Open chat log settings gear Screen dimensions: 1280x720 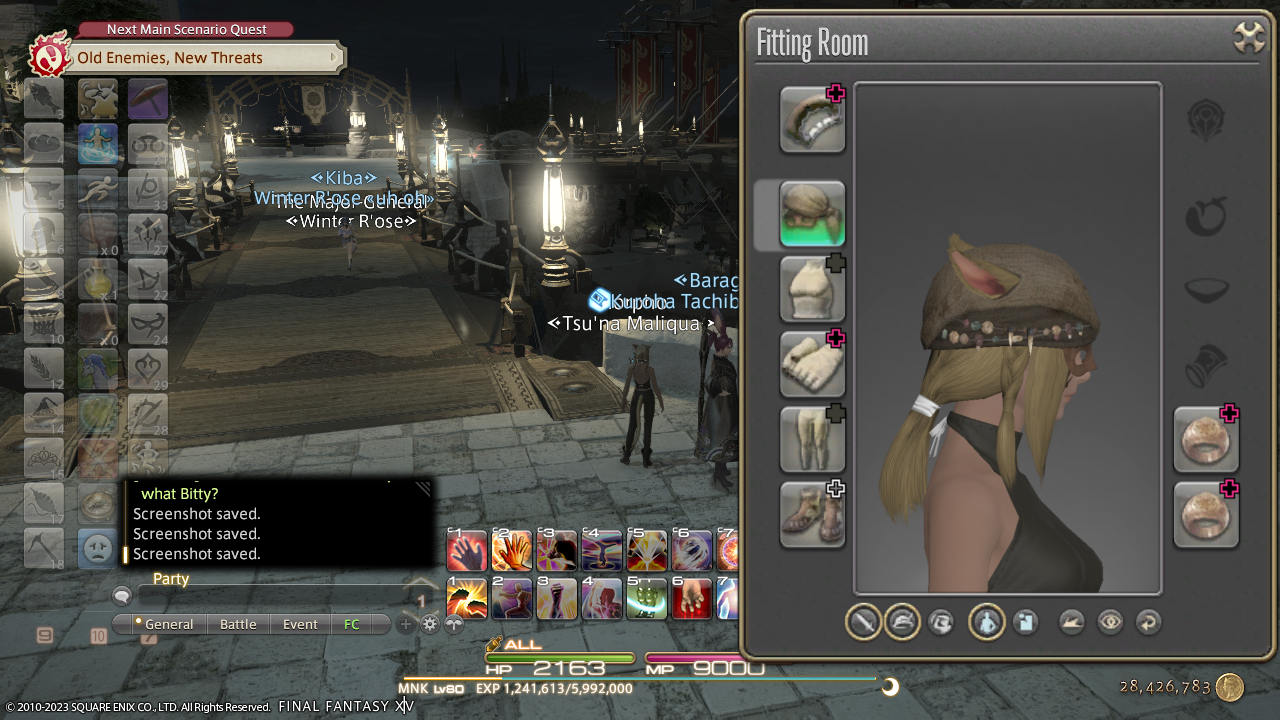click(430, 624)
